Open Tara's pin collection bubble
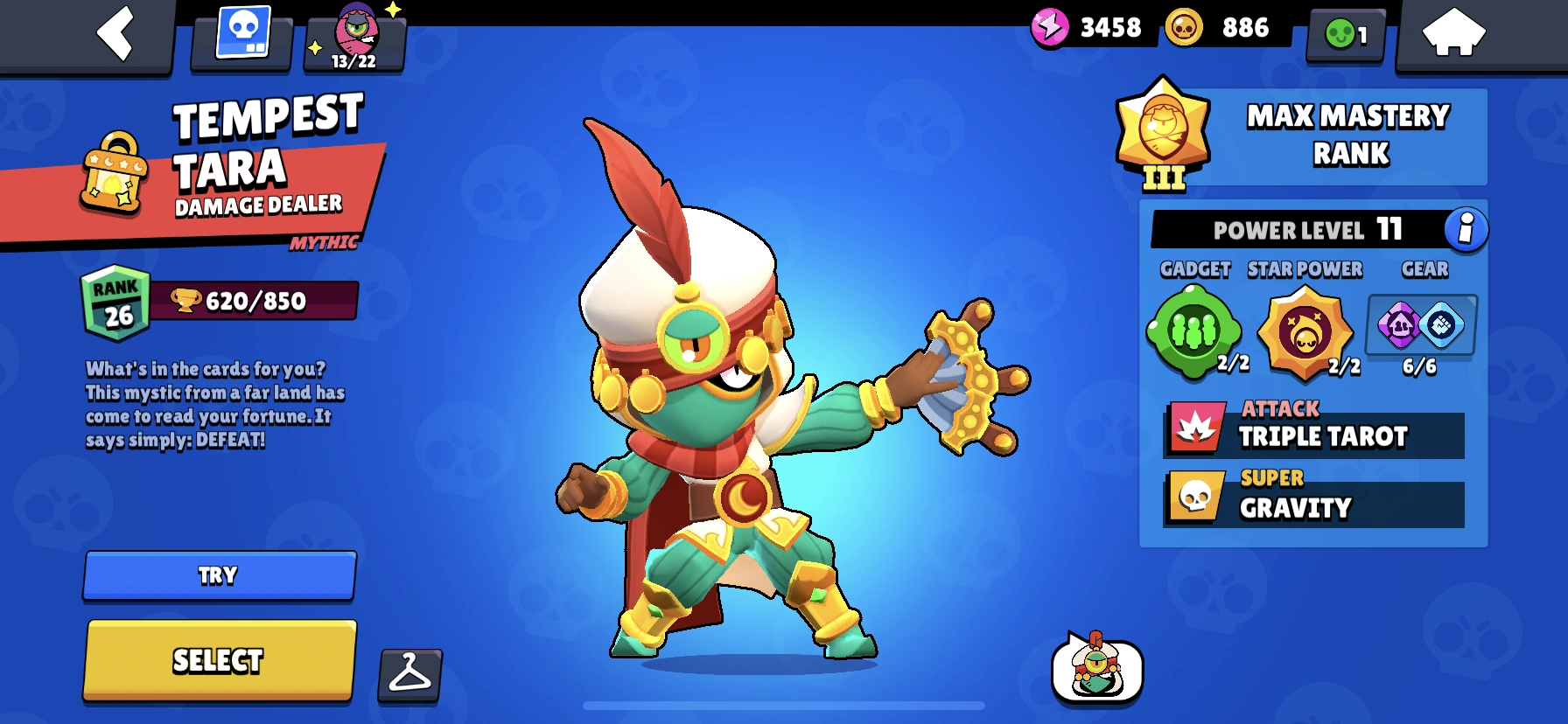Image resolution: width=1568 pixels, height=724 pixels. click(x=1096, y=673)
